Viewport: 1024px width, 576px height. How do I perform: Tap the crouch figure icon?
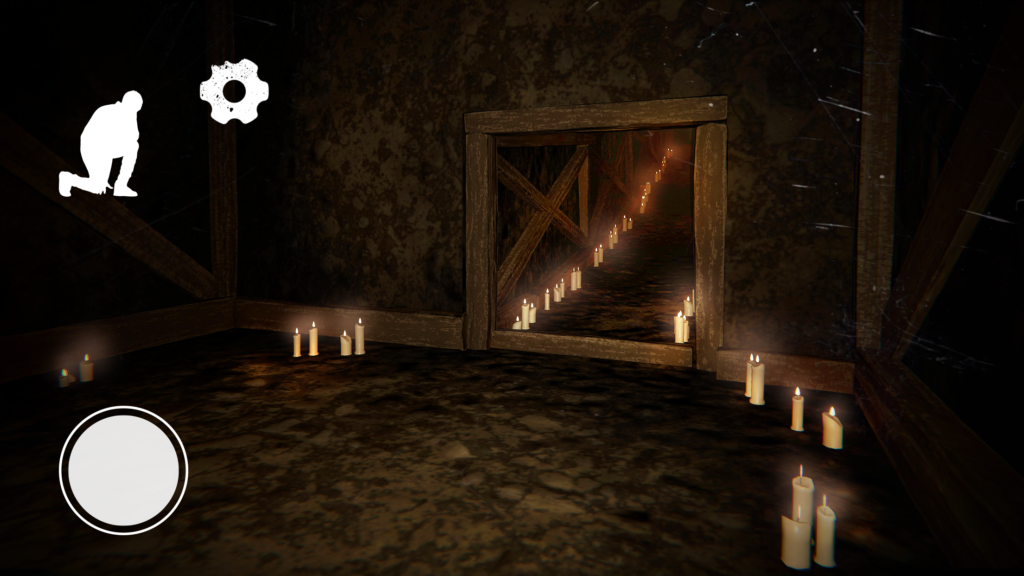pos(102,145)
